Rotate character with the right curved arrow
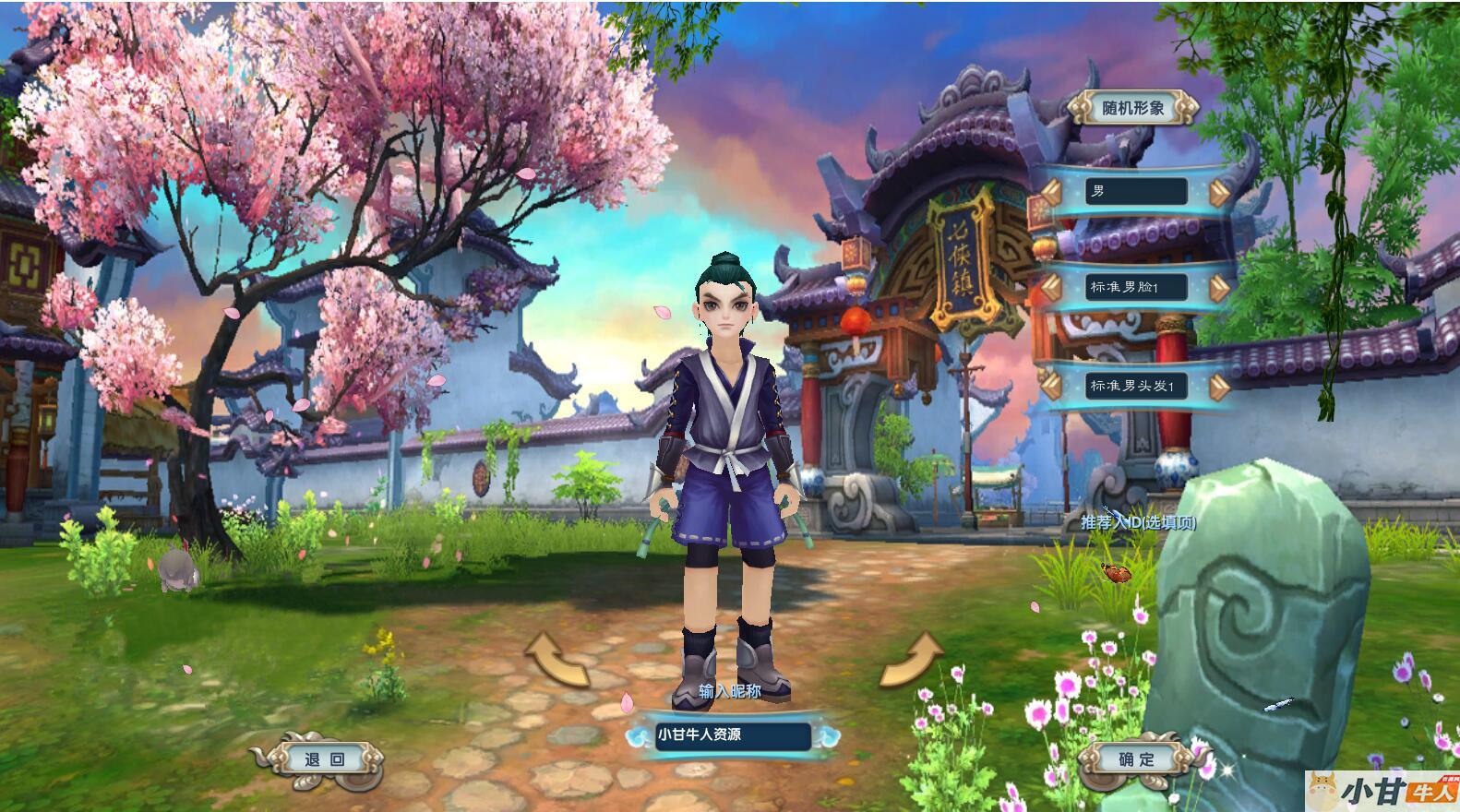The height and width of the screenshot is (812, 1460). [x=910, y=659]
